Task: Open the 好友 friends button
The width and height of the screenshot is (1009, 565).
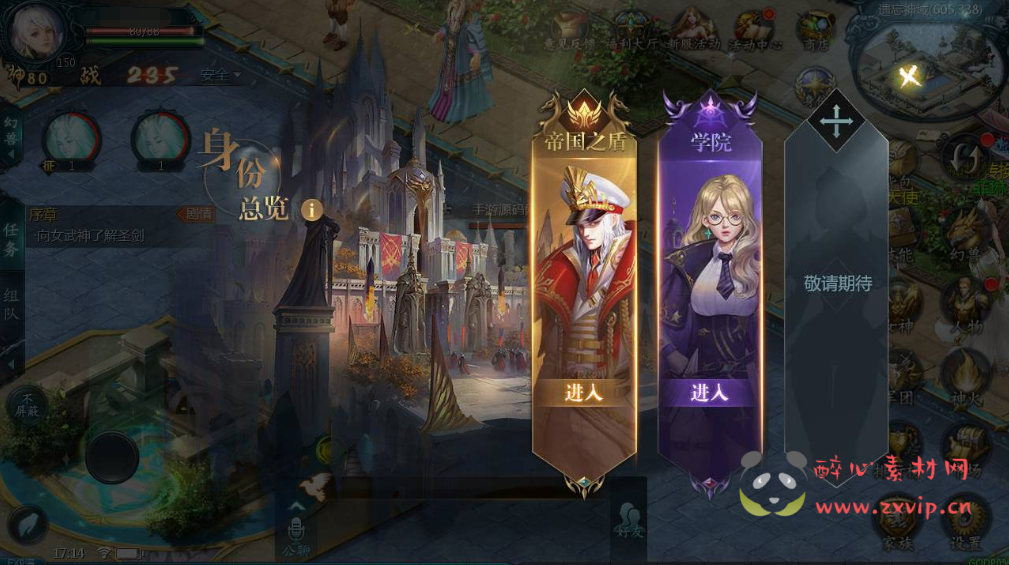Action: [x=629, y=519]
